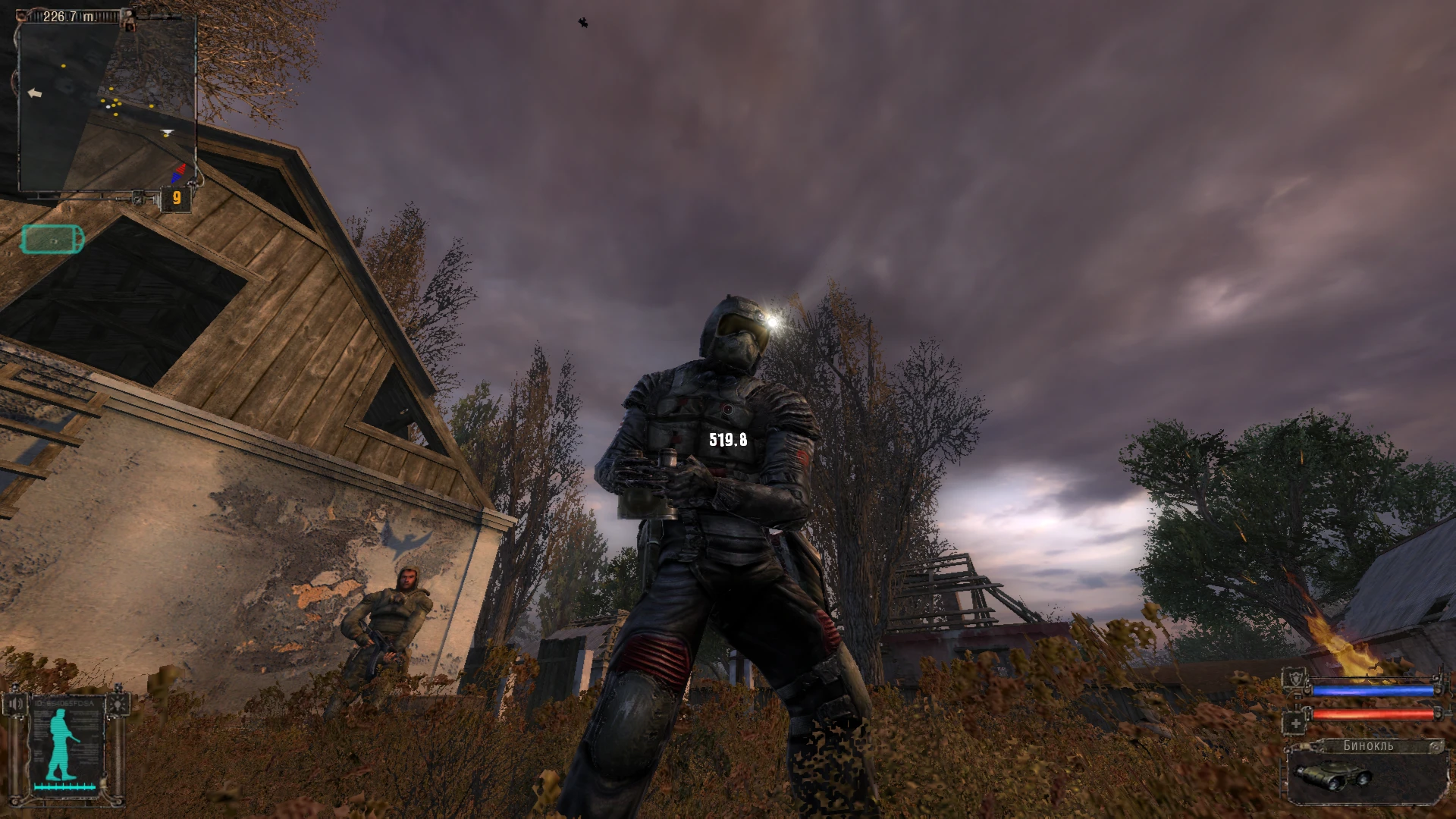Click the player marker triangle on the minimap
The height and width of the screenshot is (819, 1456).
coord(168,132)
